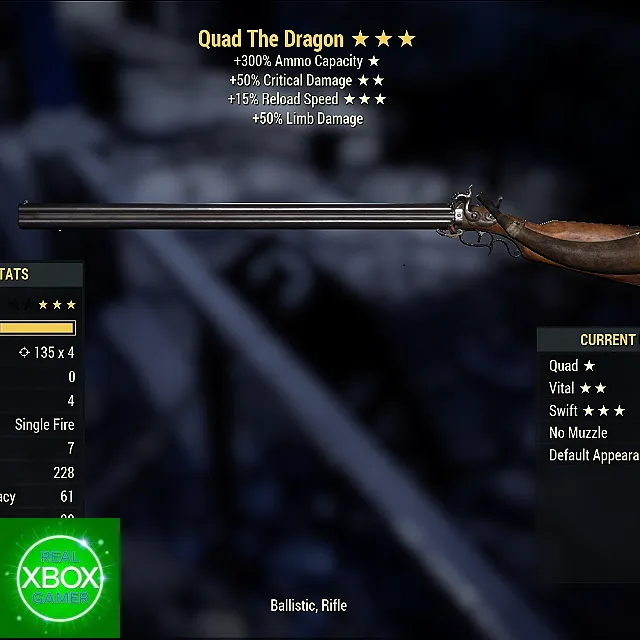Click the Real Xbox Gamer logo
This screenshot has width=640, height=640.
[x=60, y=579]
